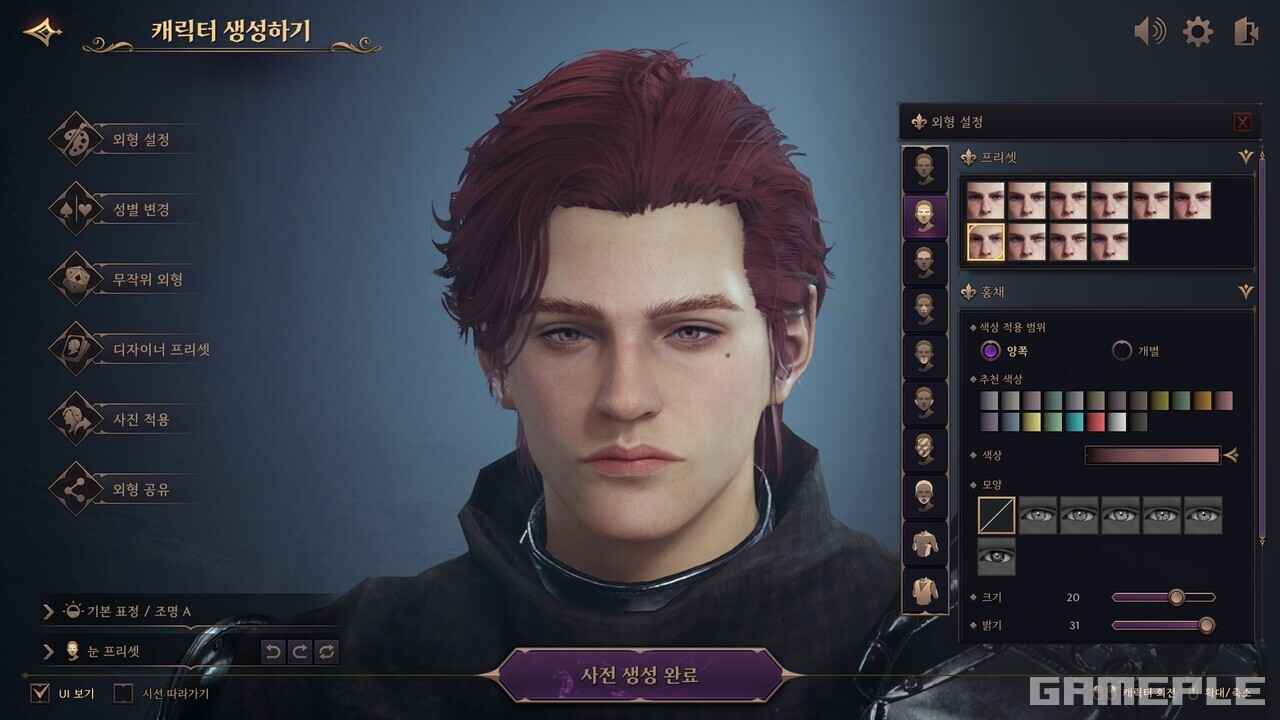Open 디자이너 프리셋 designer presets

(160, 350)
